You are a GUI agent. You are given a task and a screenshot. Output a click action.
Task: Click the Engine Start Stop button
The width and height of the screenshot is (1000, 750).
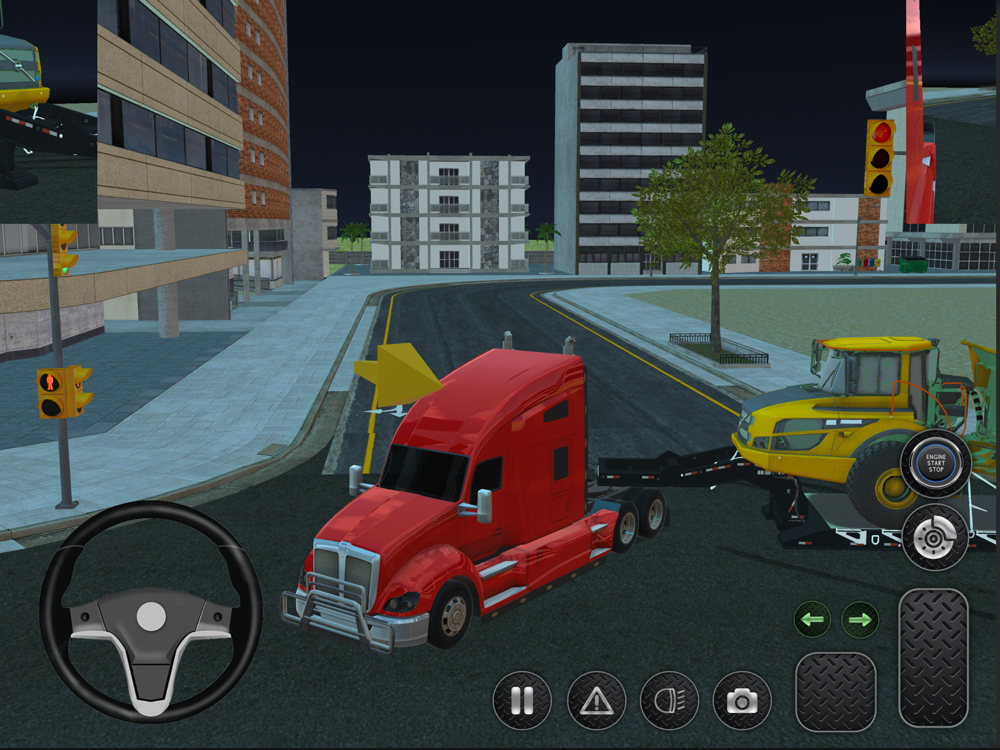click(x=935, y=464)
